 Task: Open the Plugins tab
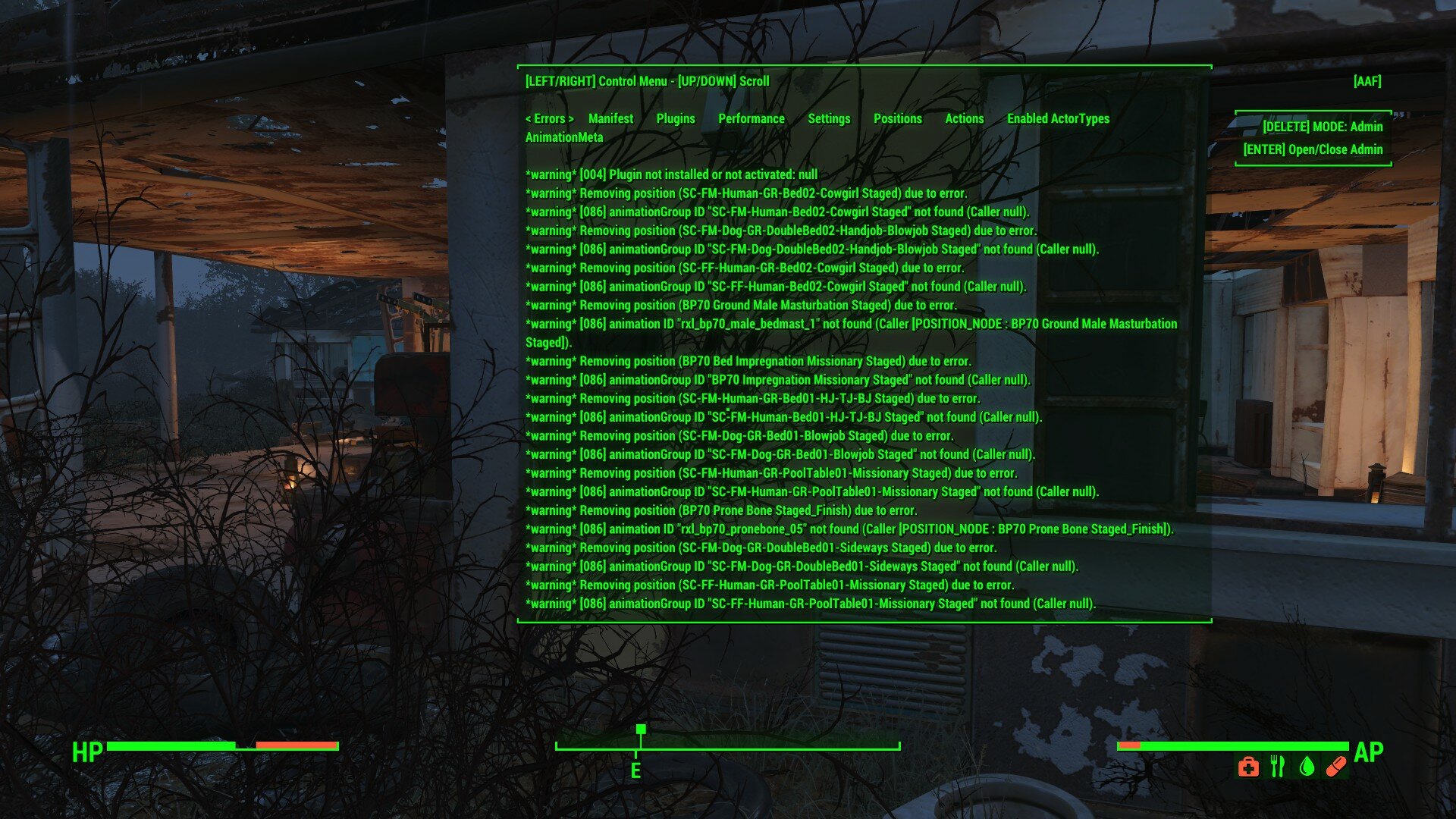pos(674,118)
